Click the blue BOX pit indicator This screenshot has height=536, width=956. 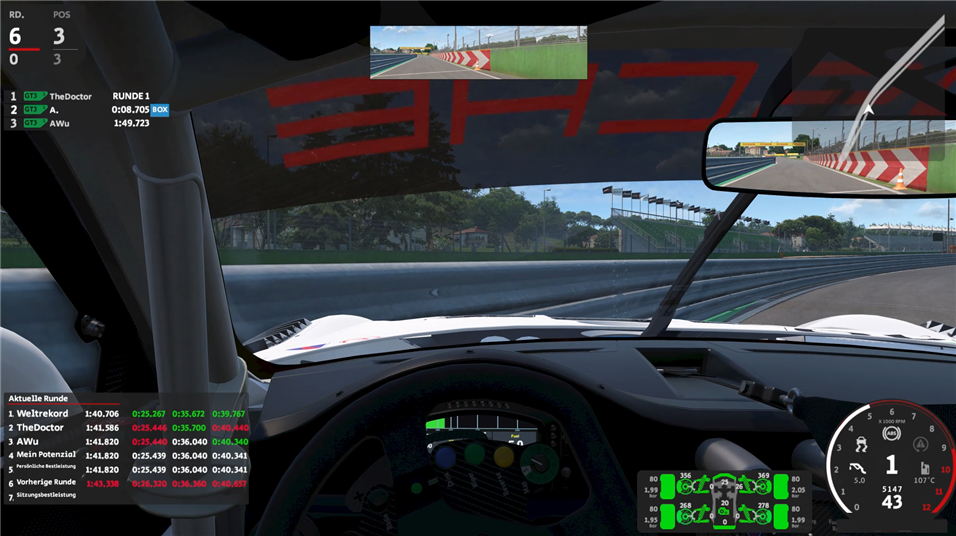click(160, 110)
